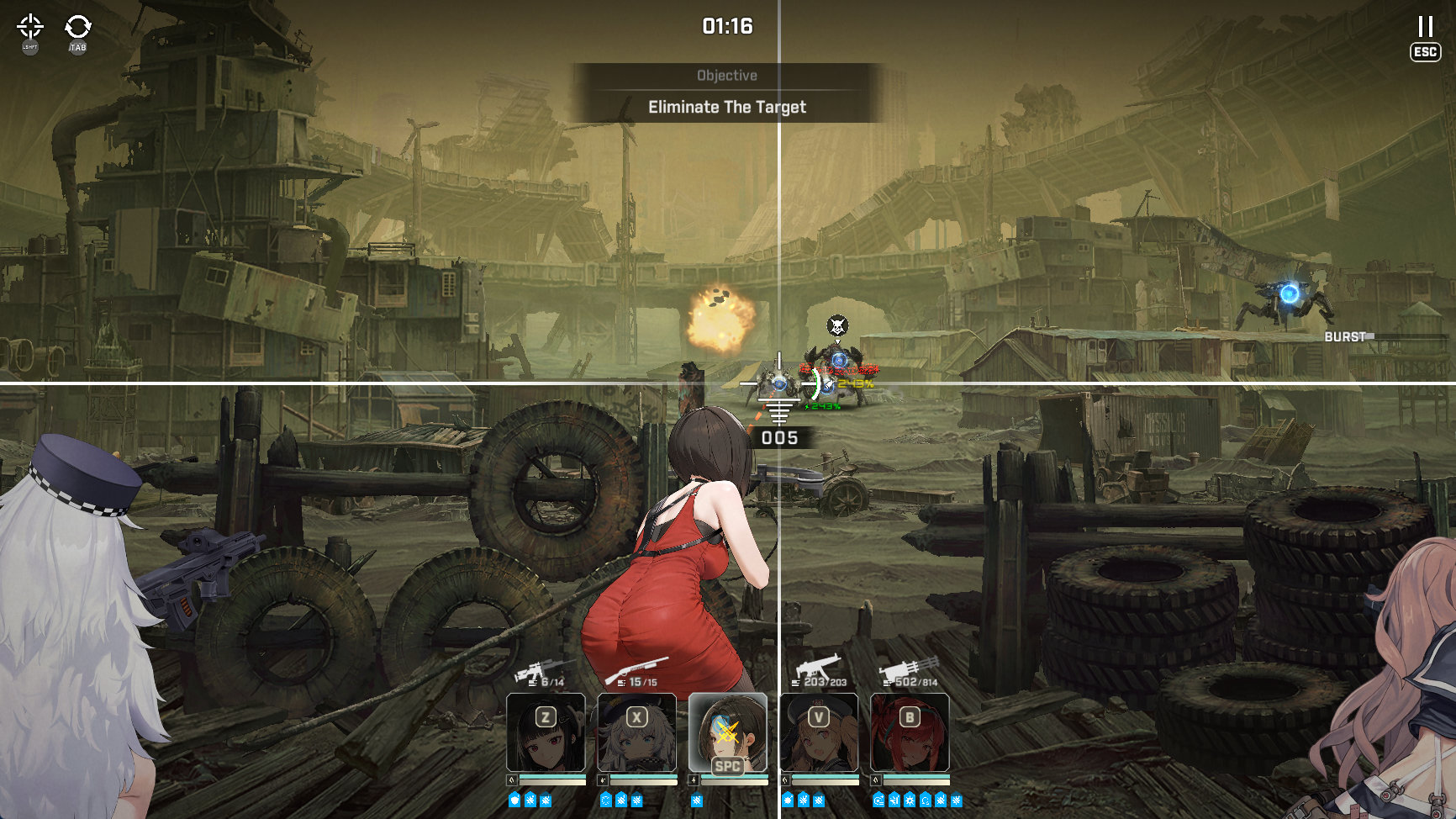The width and height of the screenshot is (1456, 819).
Task: Toggle the crosshair auto-aim icon
Action: coord(30,26)
